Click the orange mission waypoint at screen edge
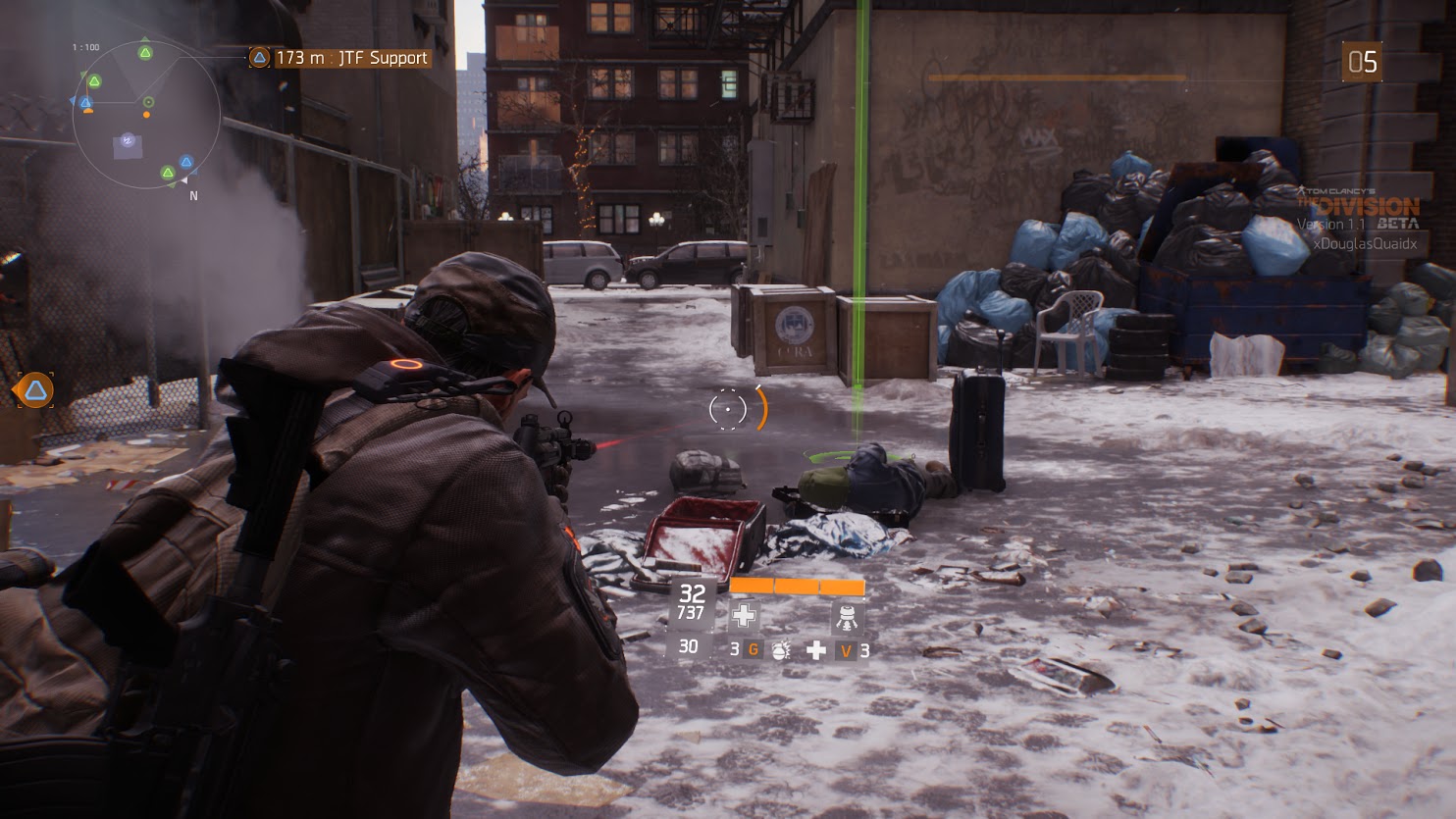Screen dimensions: 1456x819 (34, 390)
